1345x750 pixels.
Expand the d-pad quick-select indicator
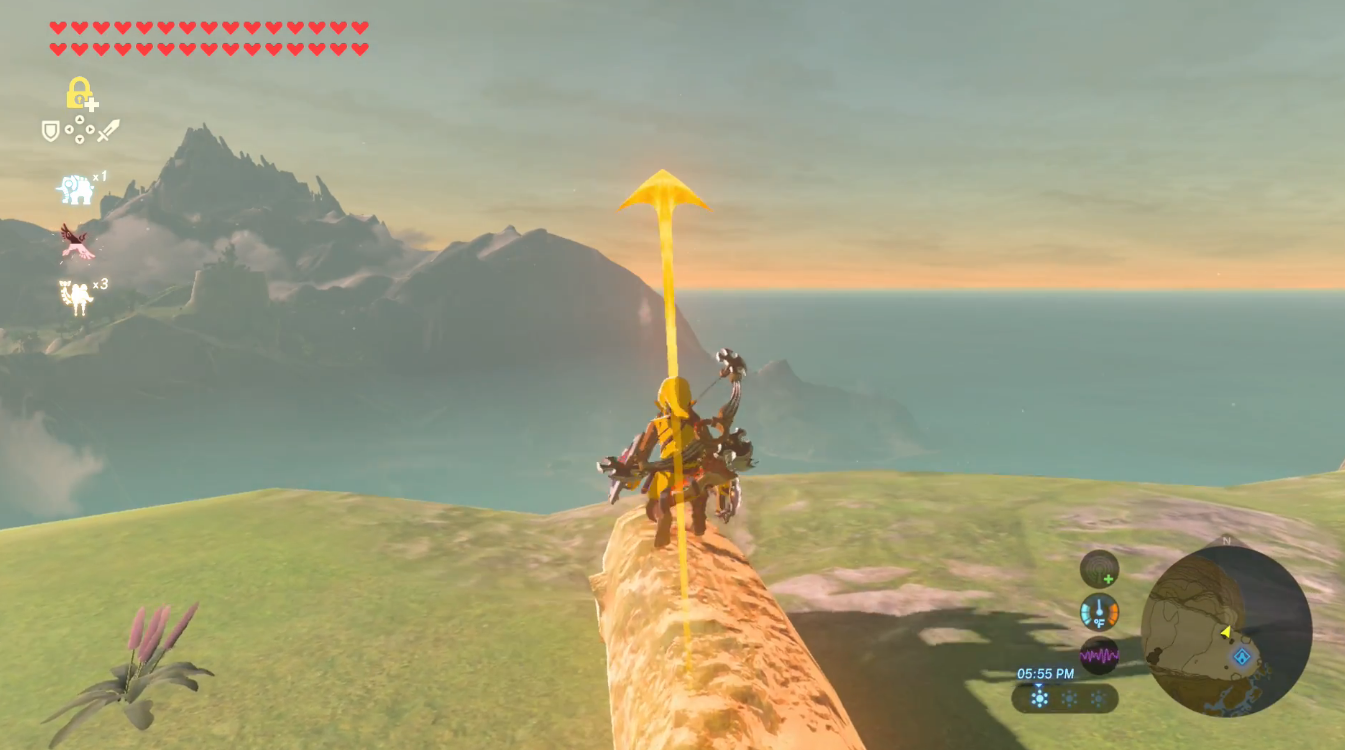coord(80,130)
